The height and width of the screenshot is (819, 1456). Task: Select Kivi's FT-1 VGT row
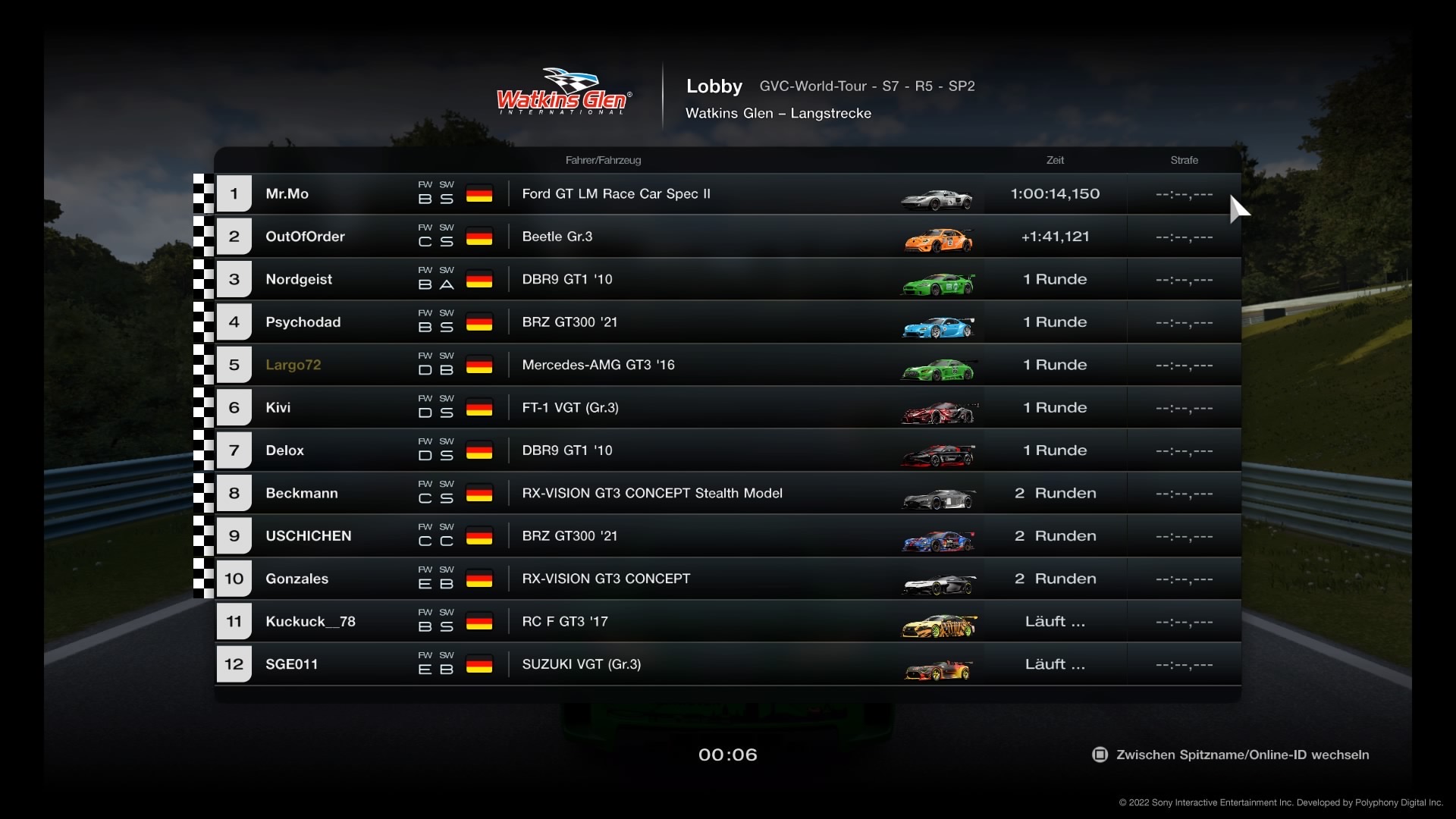pos(728,408)
